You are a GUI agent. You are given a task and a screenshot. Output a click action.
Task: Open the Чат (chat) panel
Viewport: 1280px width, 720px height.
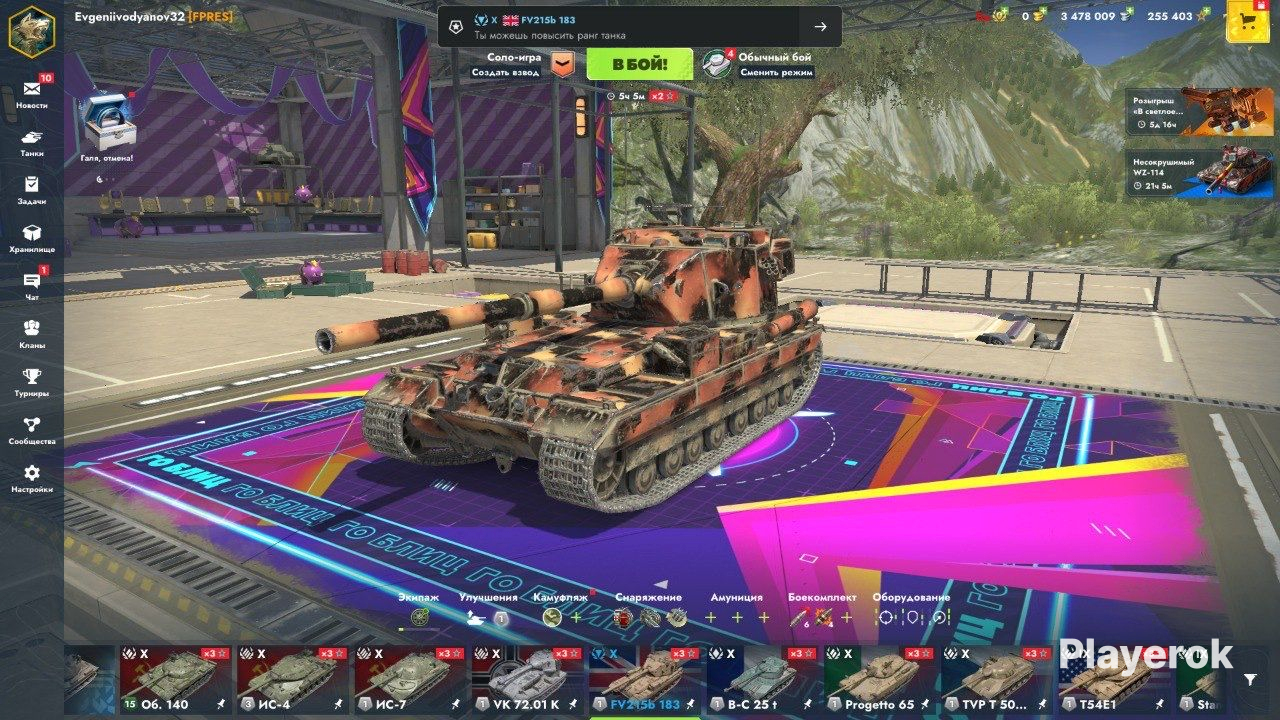pyautogui.click(x=32, y=285)
